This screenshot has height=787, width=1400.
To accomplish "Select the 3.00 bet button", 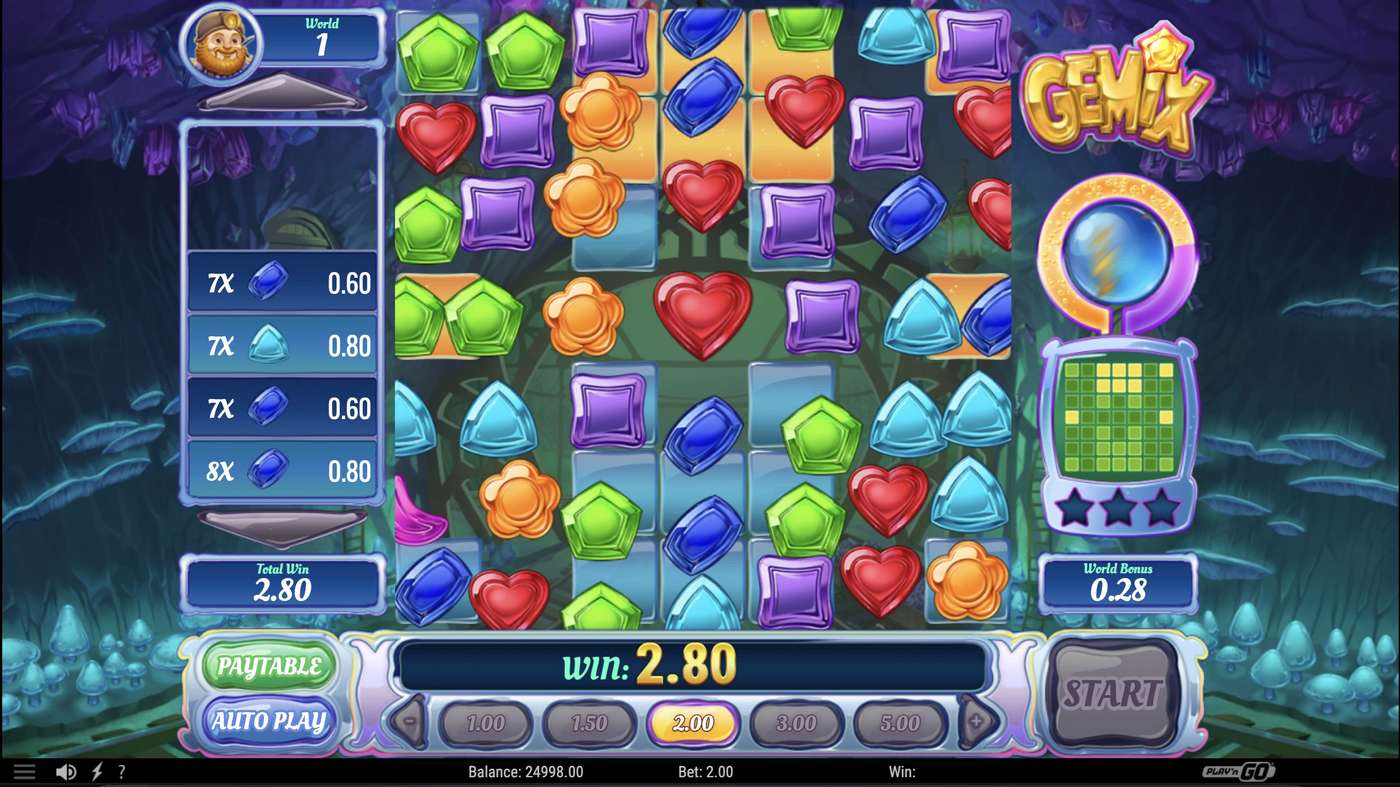I will (797, 722).
